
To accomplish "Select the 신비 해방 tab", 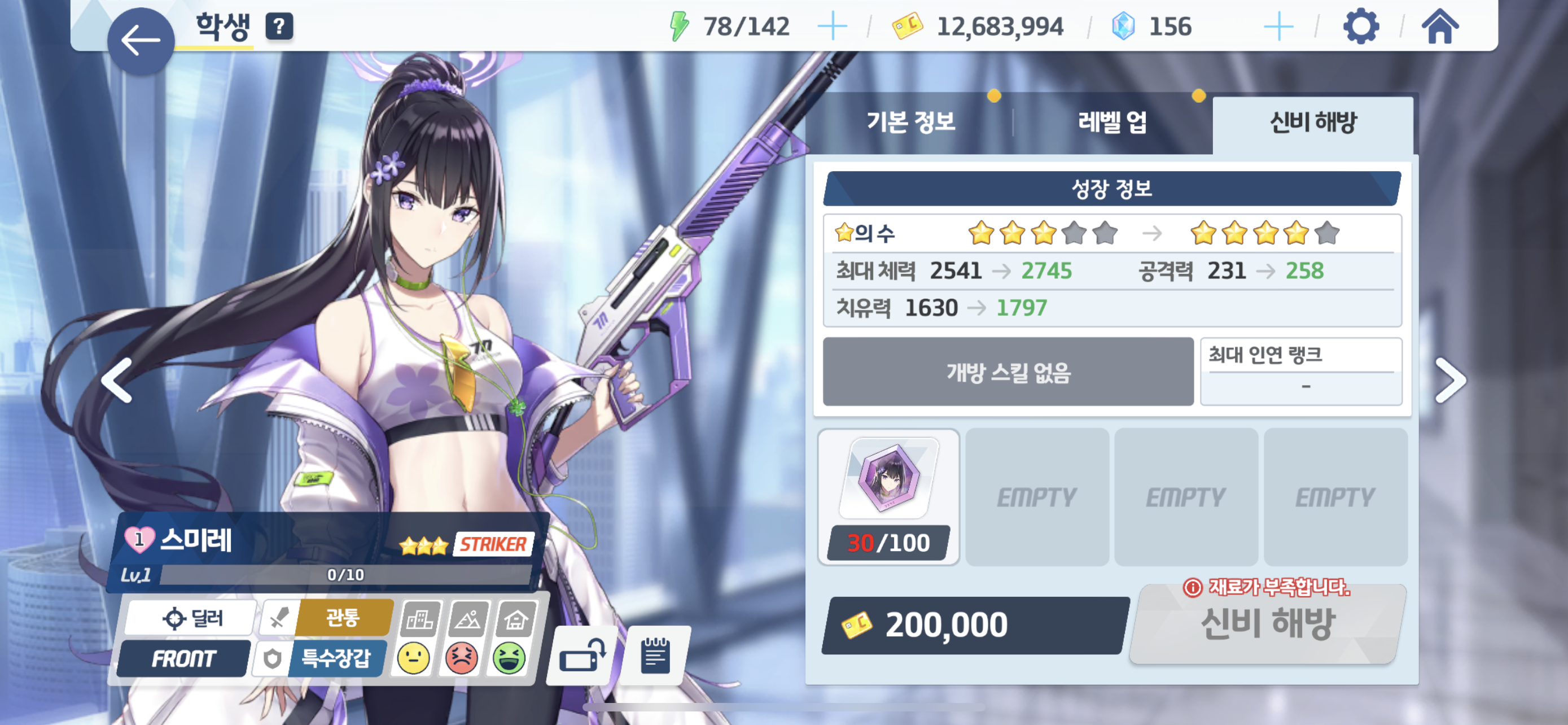I will coord(1312,123).
